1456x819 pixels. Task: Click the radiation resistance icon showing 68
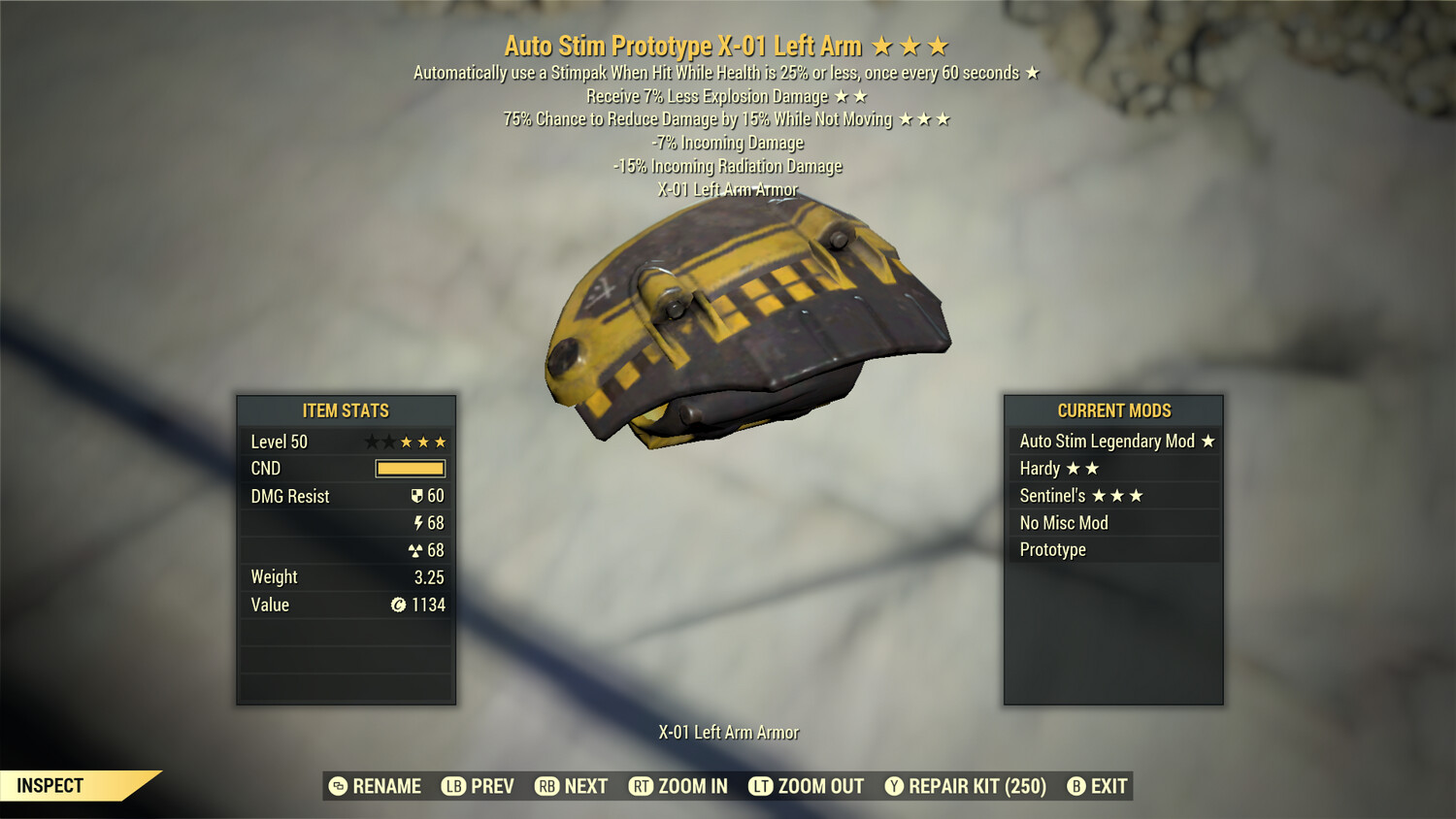coord(417,550)
